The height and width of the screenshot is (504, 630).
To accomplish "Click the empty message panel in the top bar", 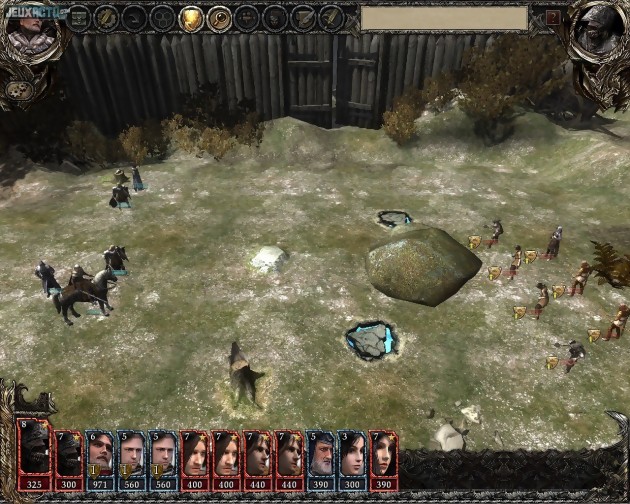I will (444, 18).
